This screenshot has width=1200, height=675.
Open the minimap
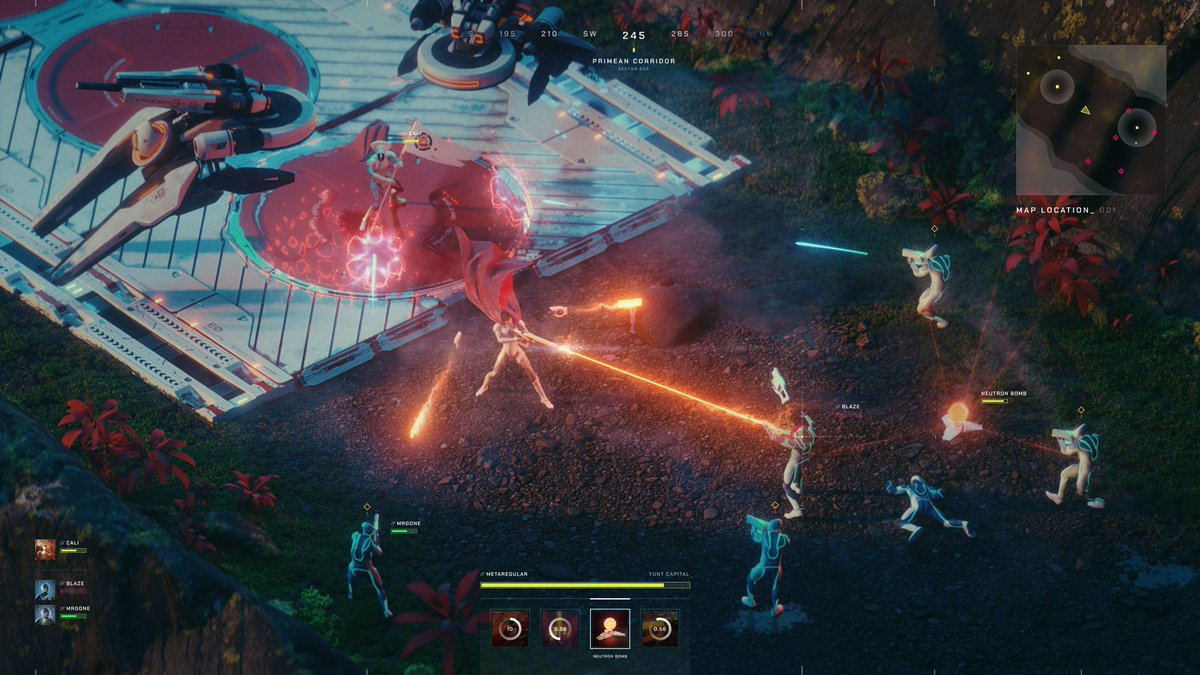tap(1091, 120)
